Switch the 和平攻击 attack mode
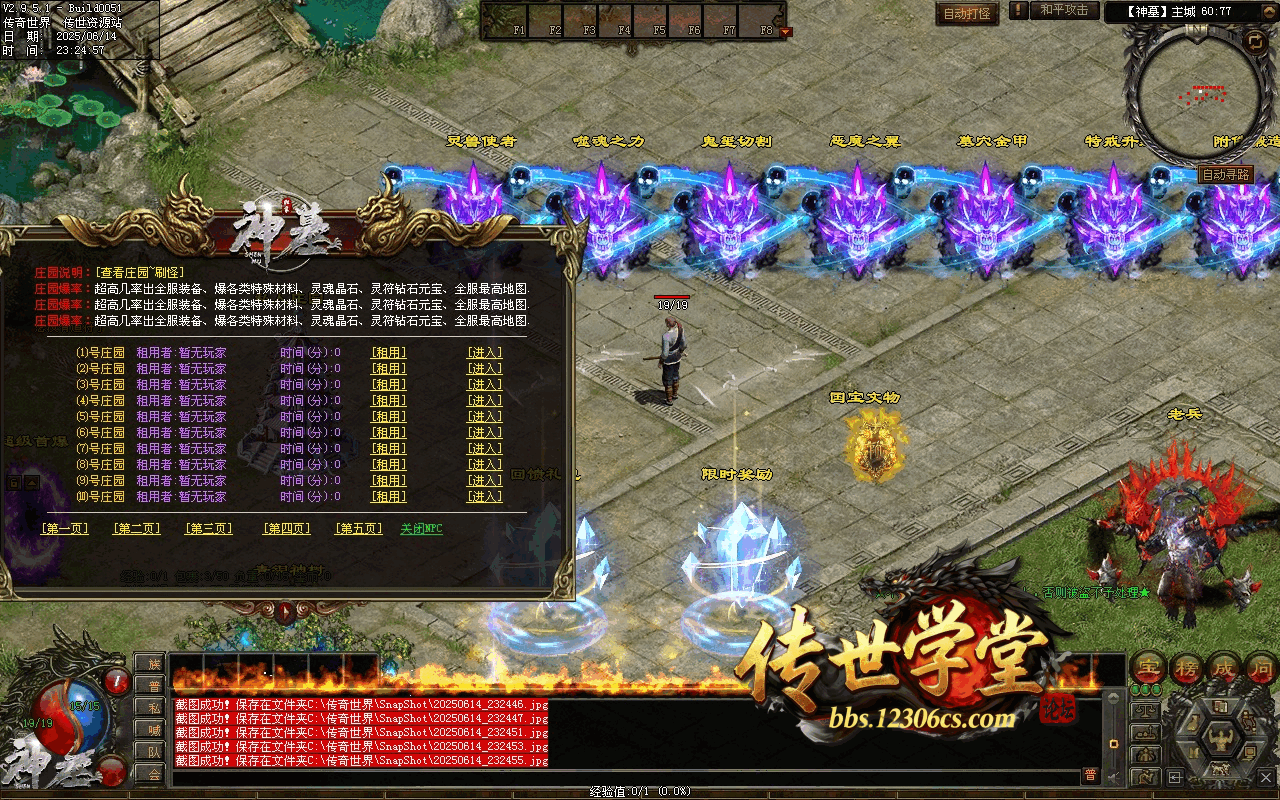 click(1063, 11)
